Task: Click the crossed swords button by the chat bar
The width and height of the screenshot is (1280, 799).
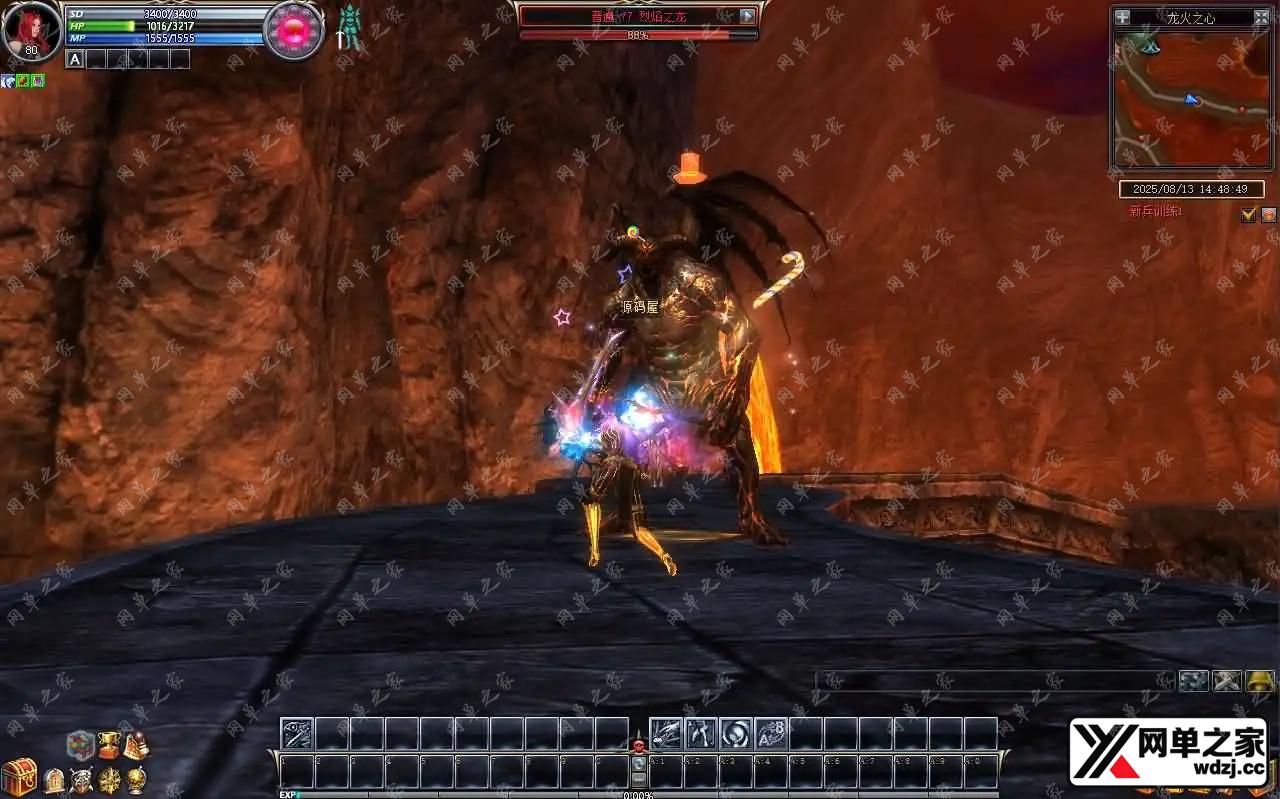Action: point(1227,681)
